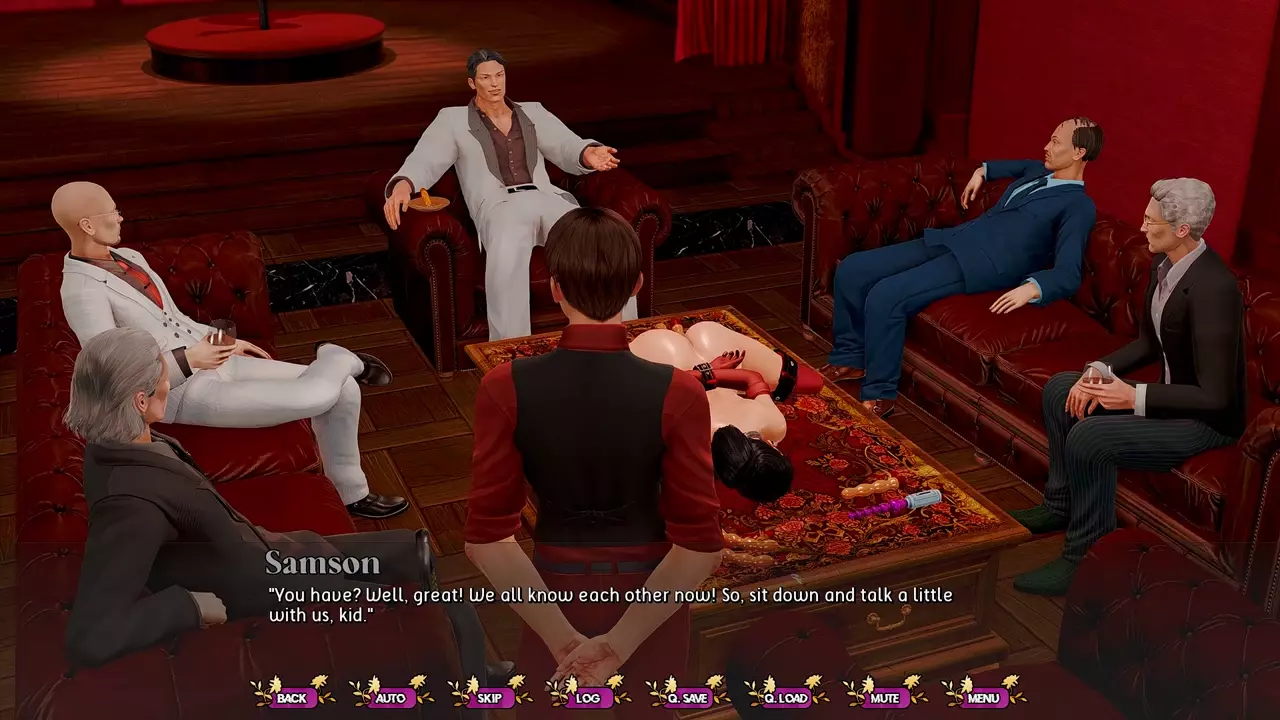Go back one line with BACK
1280x720 pixels.
(292, 697)
